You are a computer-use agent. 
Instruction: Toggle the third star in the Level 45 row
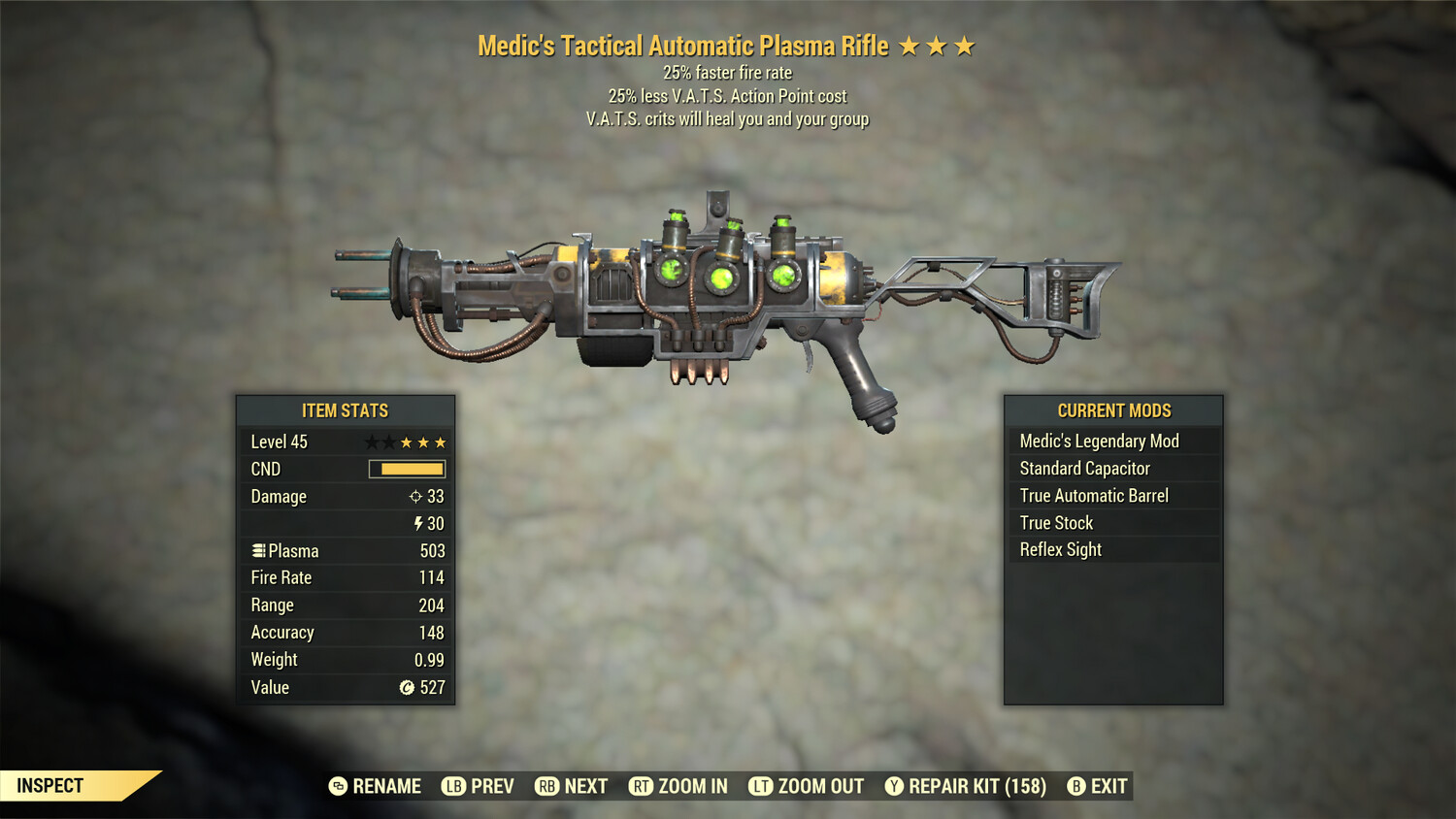(x=405, y=442)
